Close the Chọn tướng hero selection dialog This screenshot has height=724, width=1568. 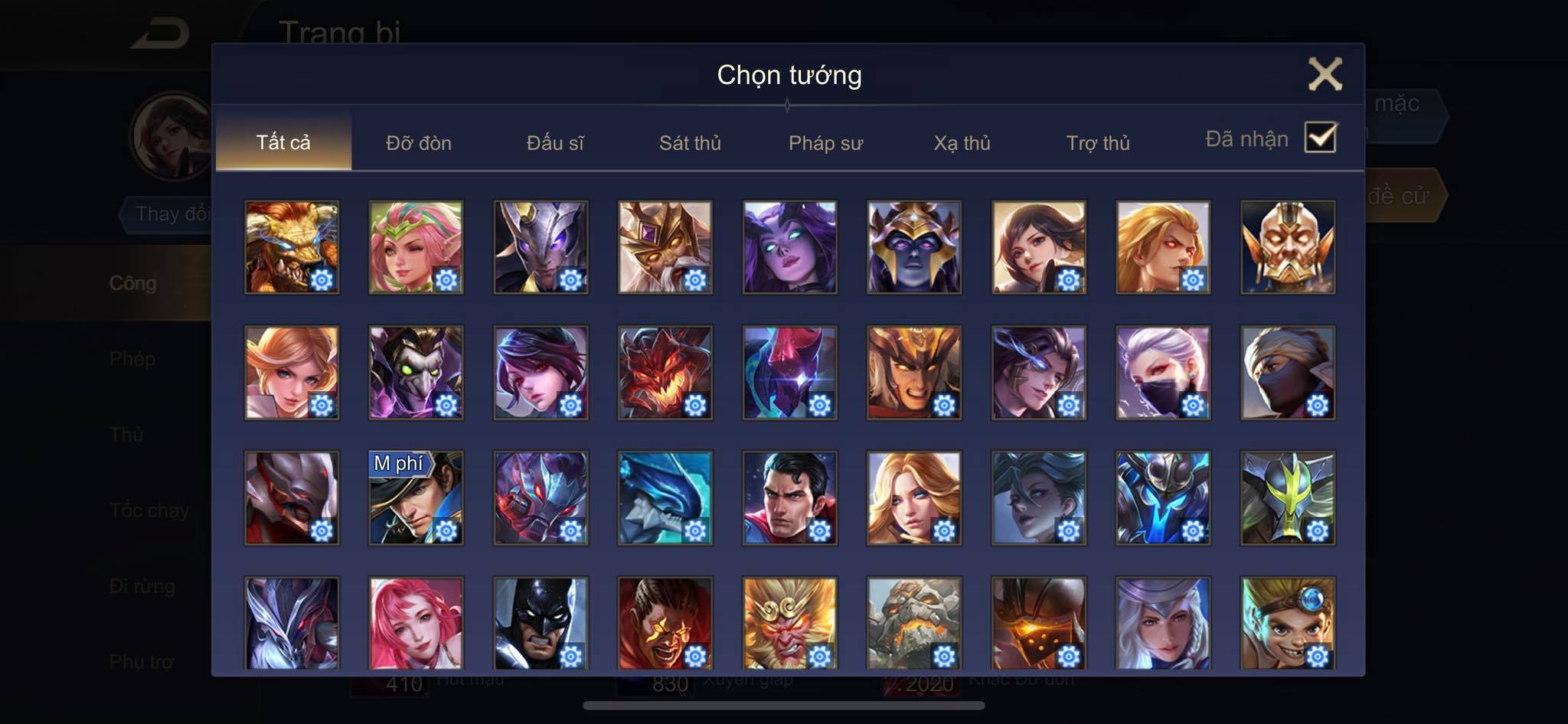pyautogui.click(x=1325, y=74)
